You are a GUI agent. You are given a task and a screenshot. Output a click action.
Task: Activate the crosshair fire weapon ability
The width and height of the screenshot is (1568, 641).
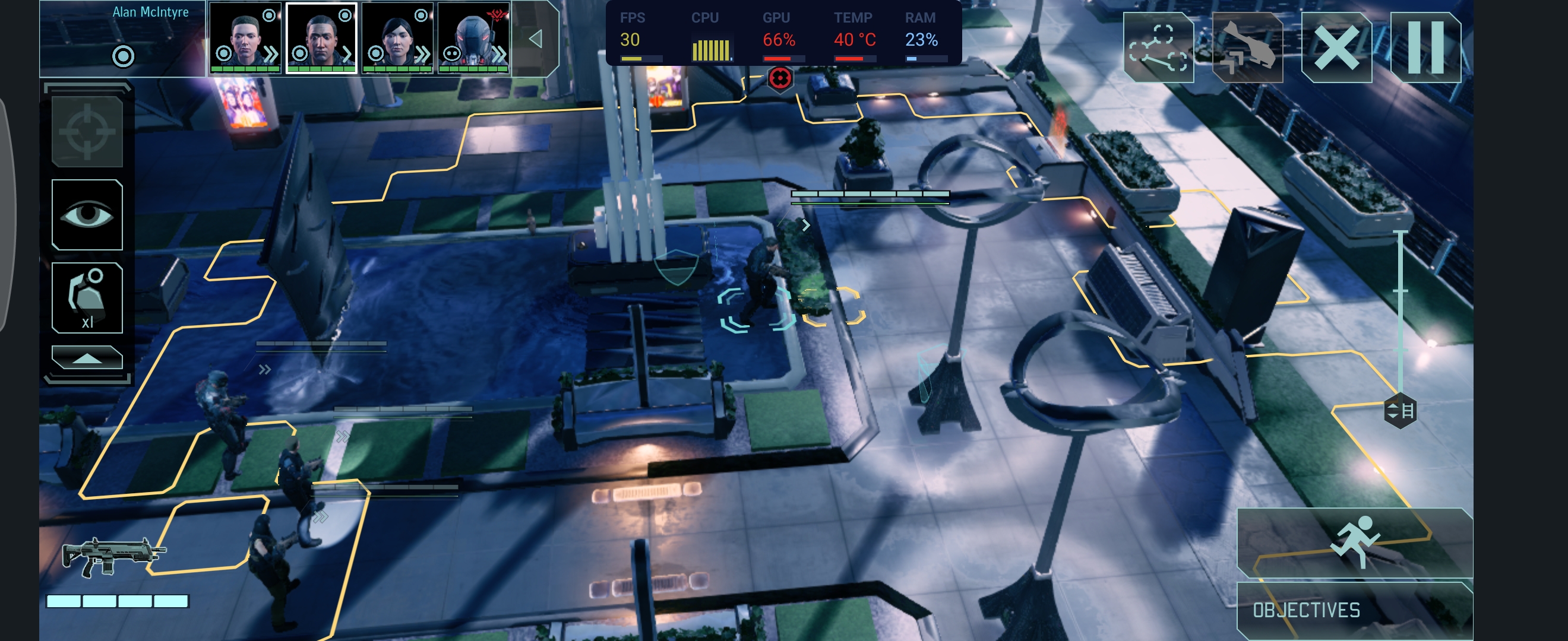(x=87, y=131)
